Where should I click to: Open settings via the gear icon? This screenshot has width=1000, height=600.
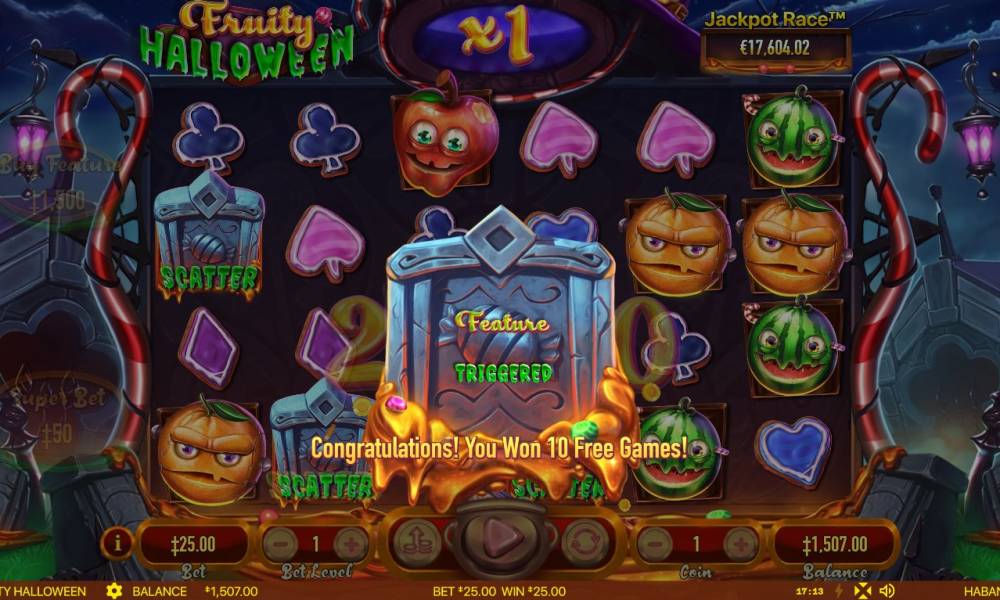(x=114, y=591)
